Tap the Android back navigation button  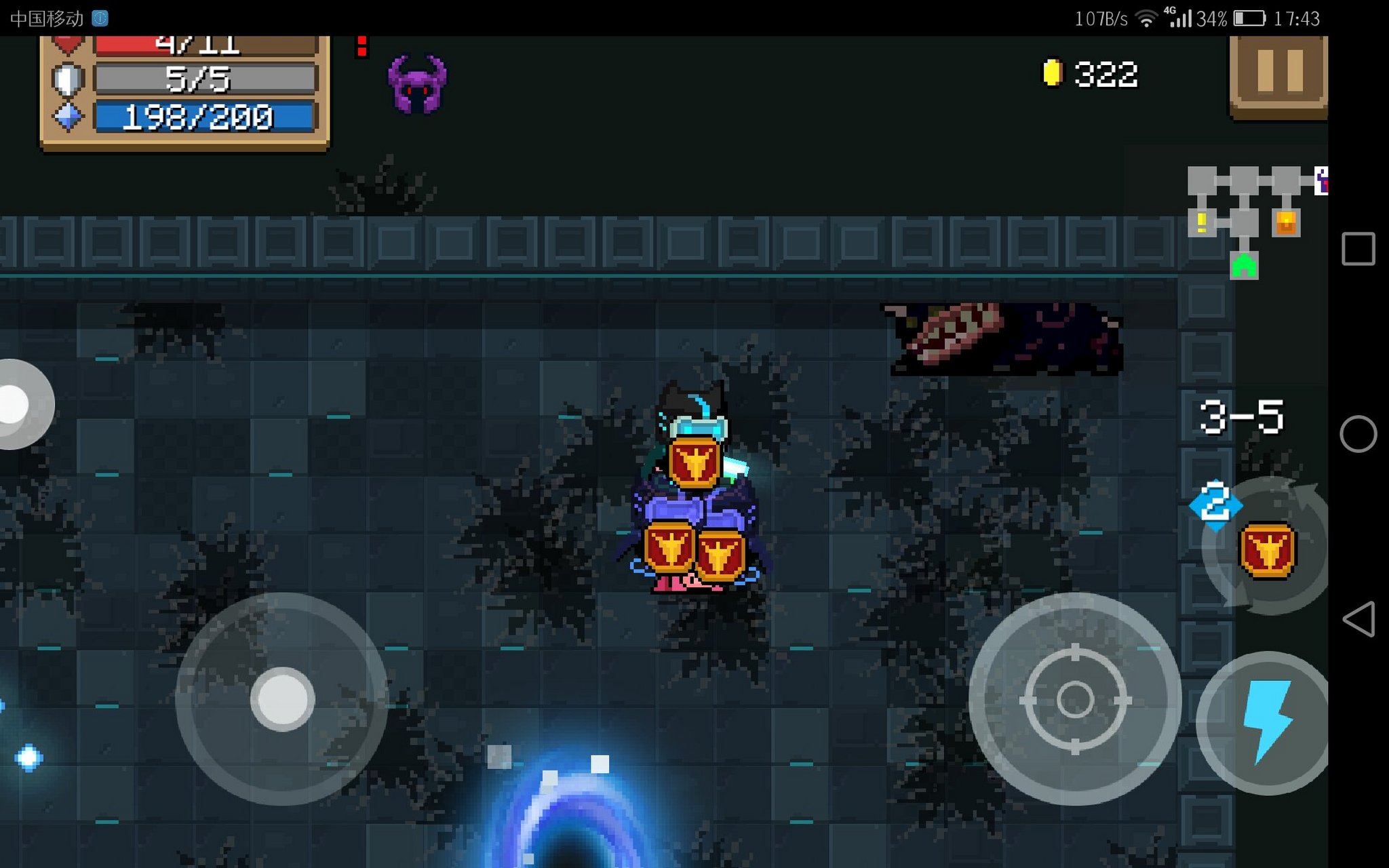[1358, 618]
